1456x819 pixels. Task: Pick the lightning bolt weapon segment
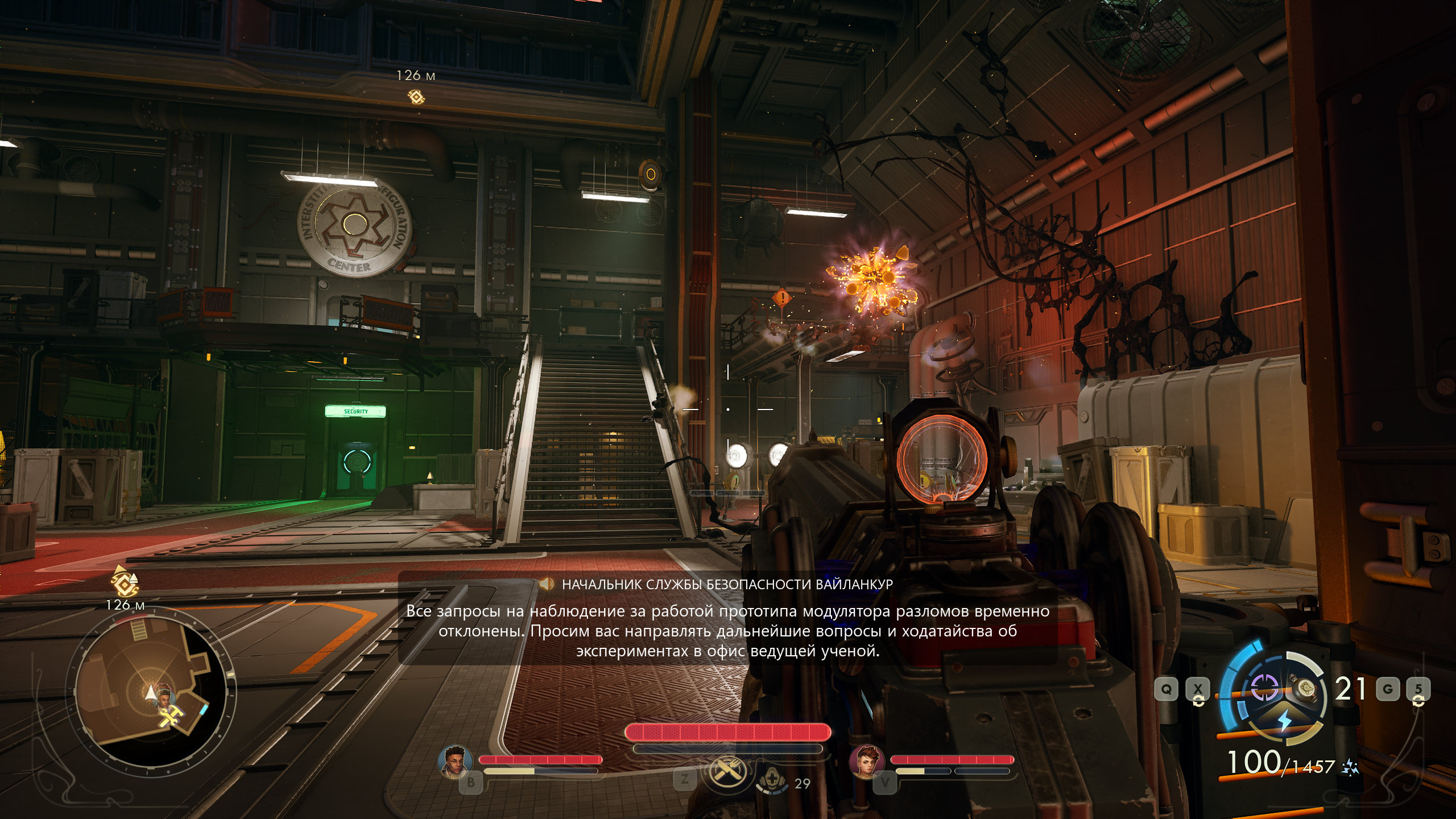point(1285,721)
